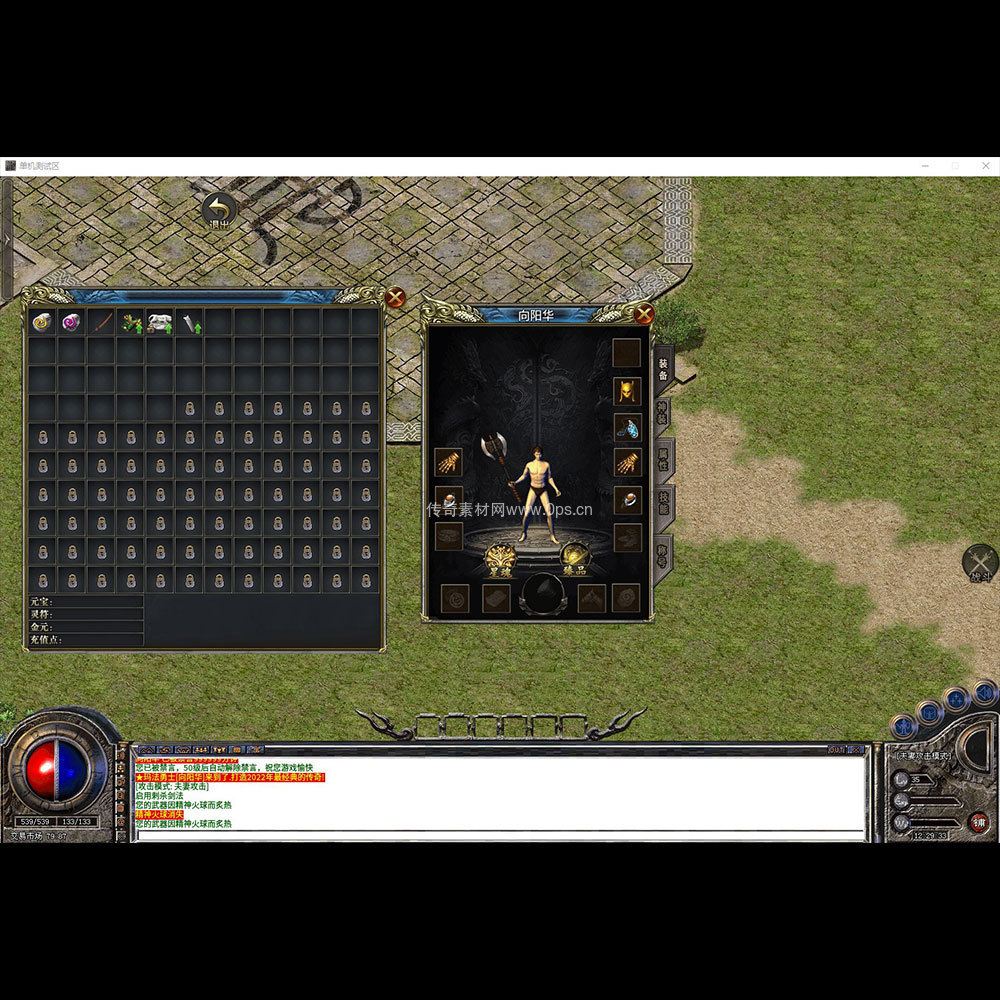1000x1000 pixels.
Task: Close the inventory bag window
Action: 395,297
